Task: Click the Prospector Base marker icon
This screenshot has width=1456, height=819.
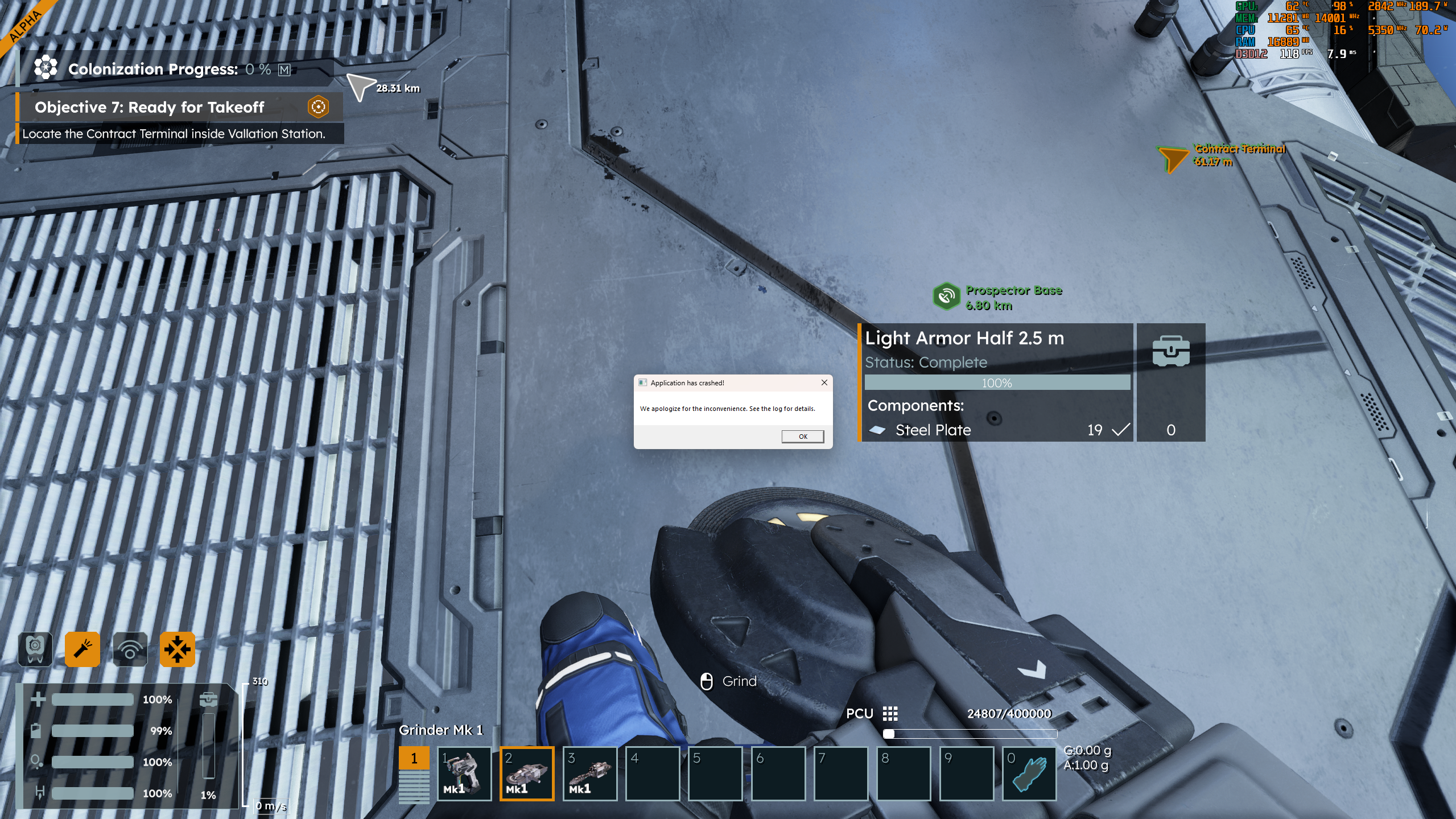Action: (x=946, y=297)
